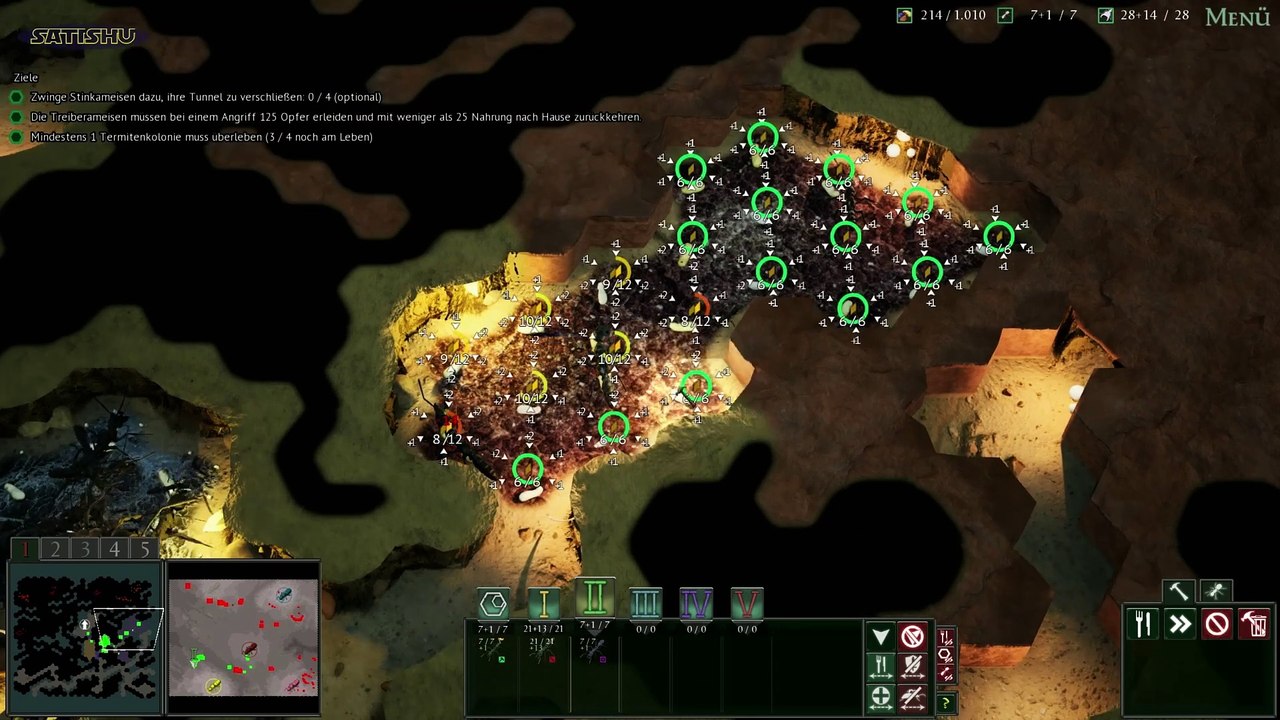Click the green question mark help button

[945, 703]
